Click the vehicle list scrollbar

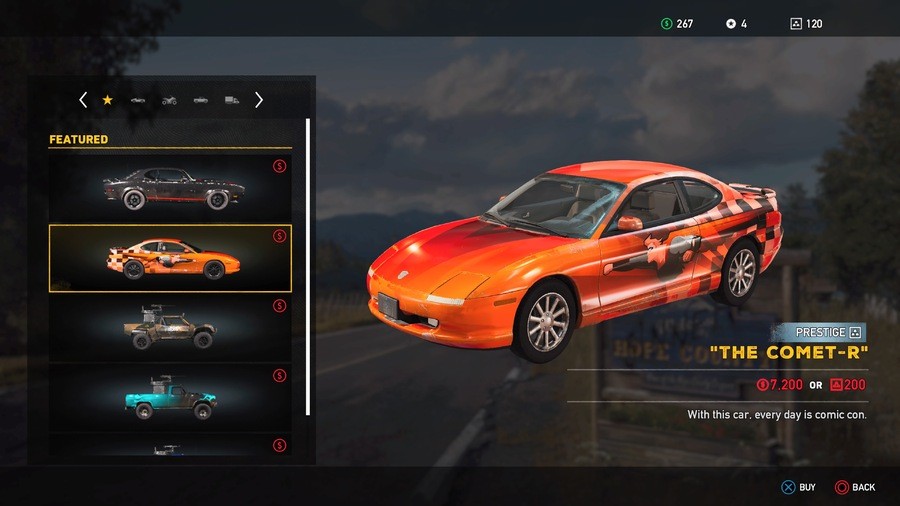tap(308, 267)
